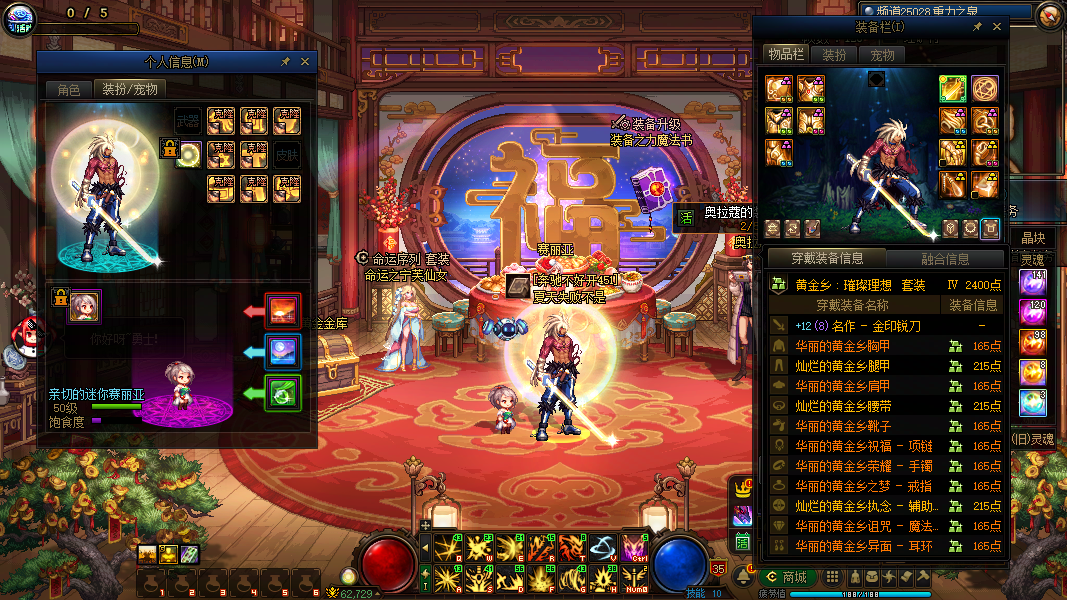
Task: Open the 物品栏 tab in equipment window
Action: click(x=785, y=55)
